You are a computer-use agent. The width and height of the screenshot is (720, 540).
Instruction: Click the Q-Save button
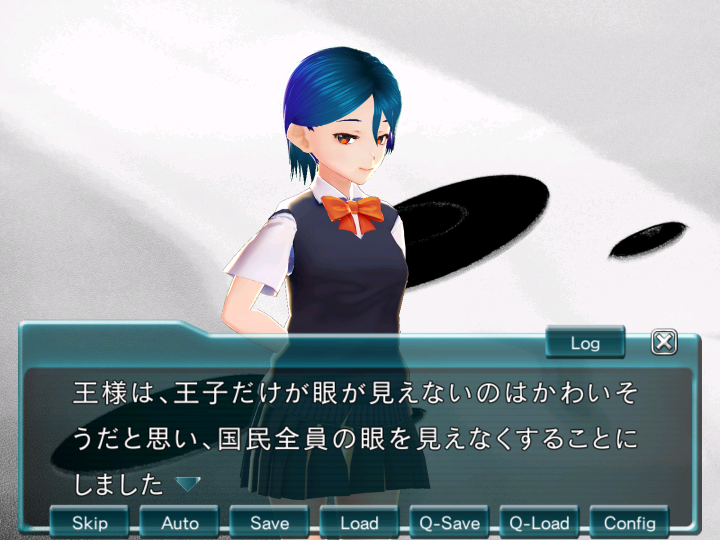click(x=450, y=522)
